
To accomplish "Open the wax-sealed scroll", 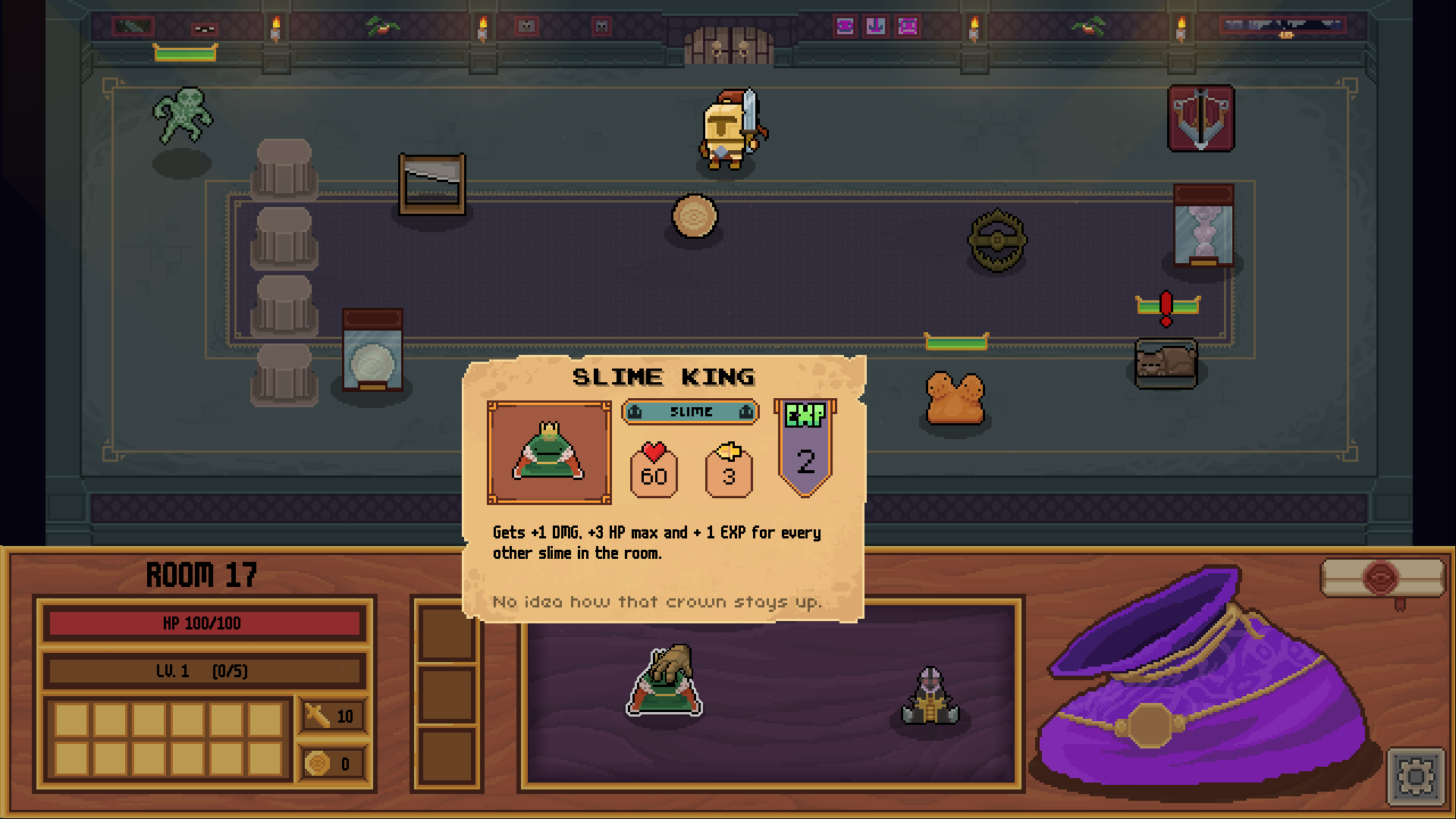I will pyautogui.click(x=1382, y=578).
